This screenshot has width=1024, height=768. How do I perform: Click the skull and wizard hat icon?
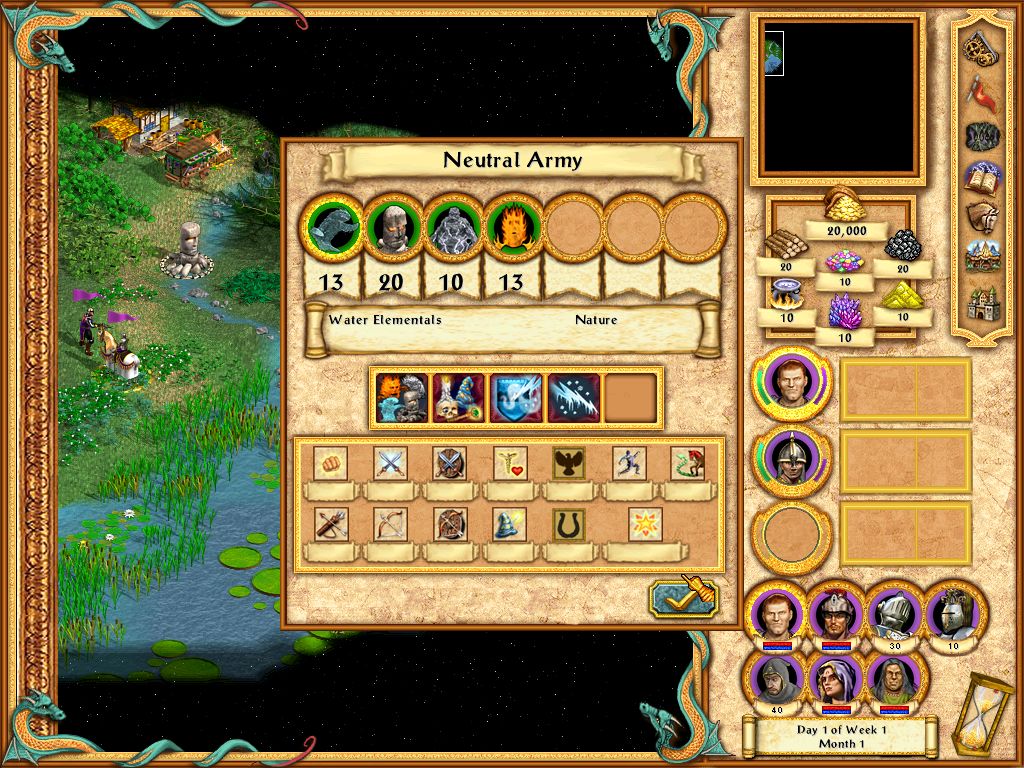tap(458, 397)
